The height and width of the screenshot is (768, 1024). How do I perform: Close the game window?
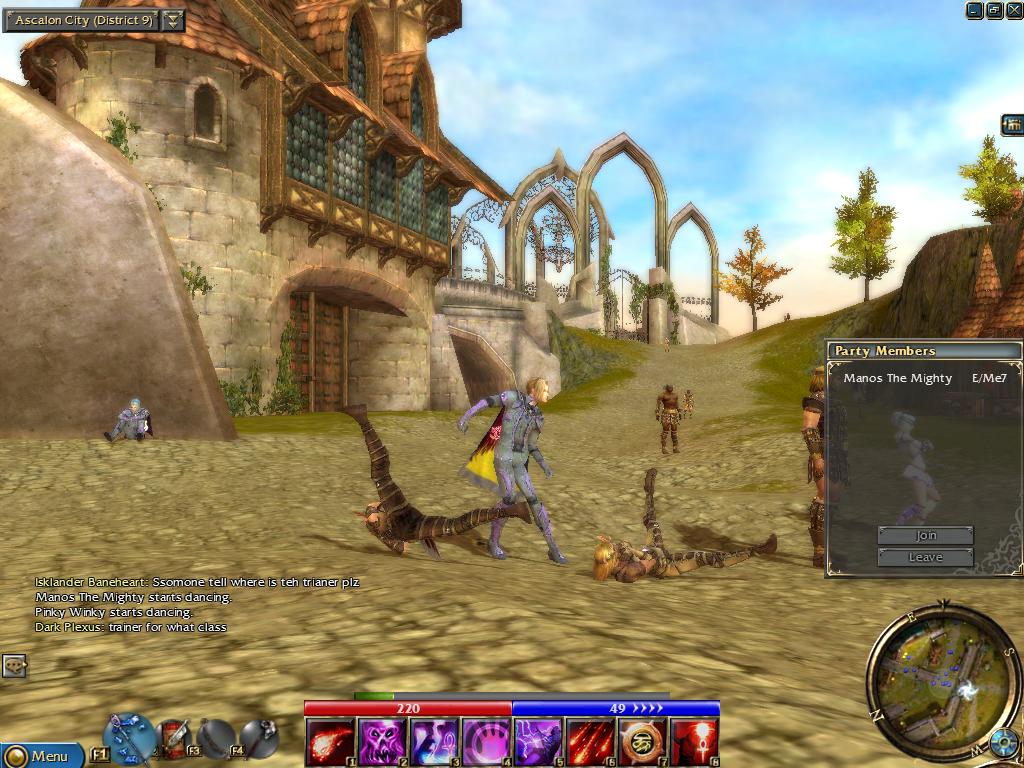click(x=1013, y=10)
